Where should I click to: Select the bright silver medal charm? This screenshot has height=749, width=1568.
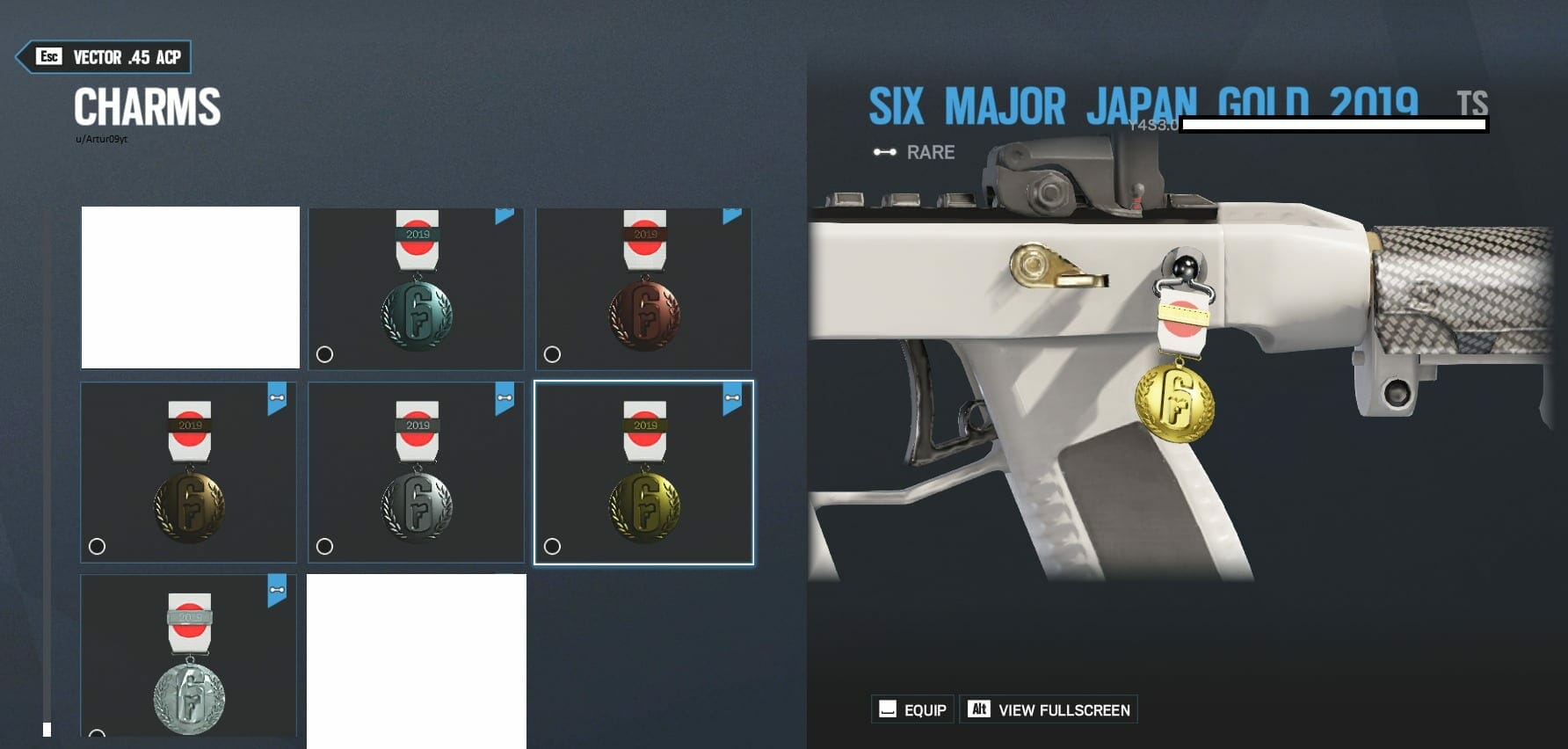(188, 655)
